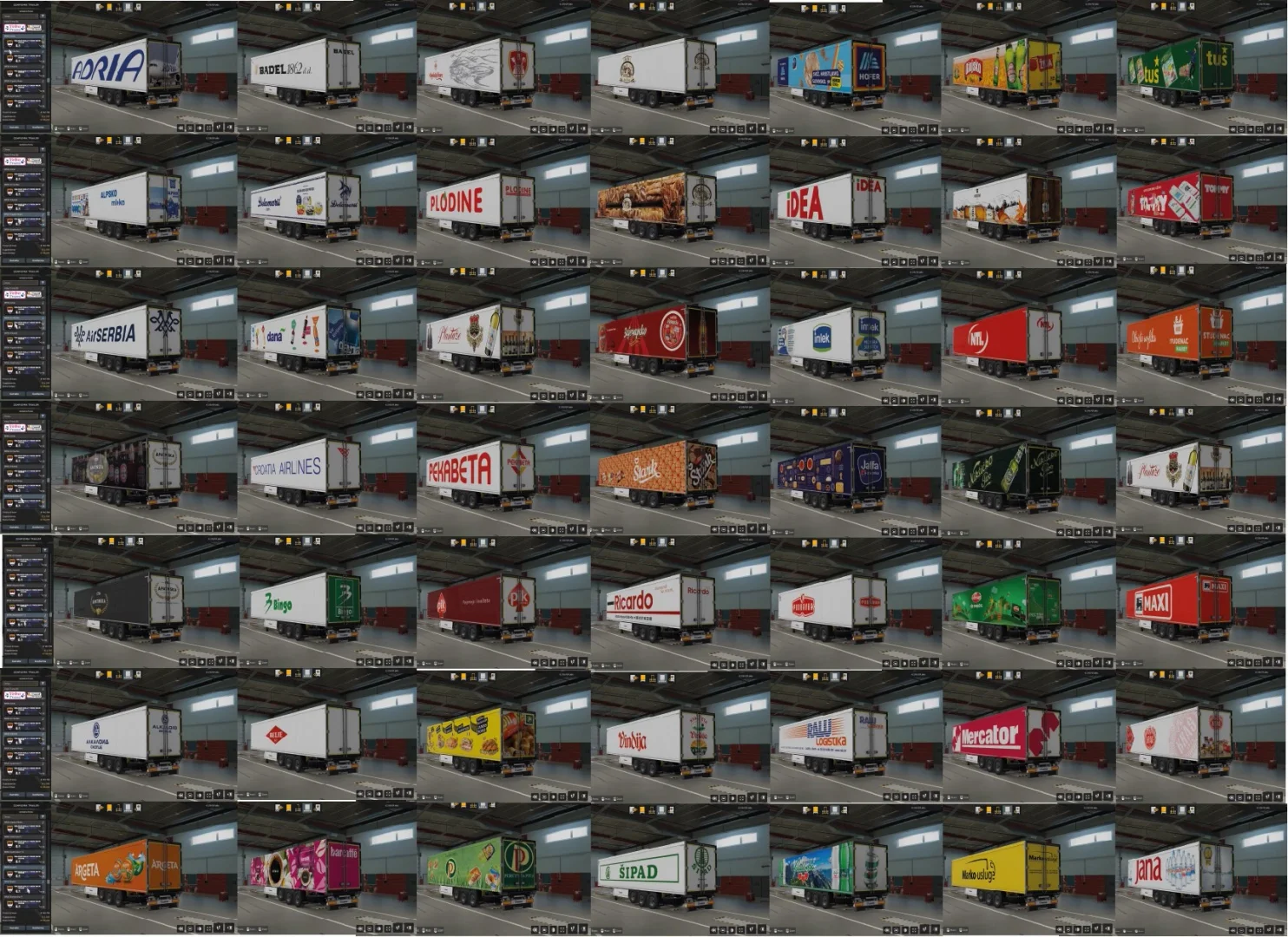Open the trailer chassis configuration icon
Screen dimensions: 1288x937
119,6
